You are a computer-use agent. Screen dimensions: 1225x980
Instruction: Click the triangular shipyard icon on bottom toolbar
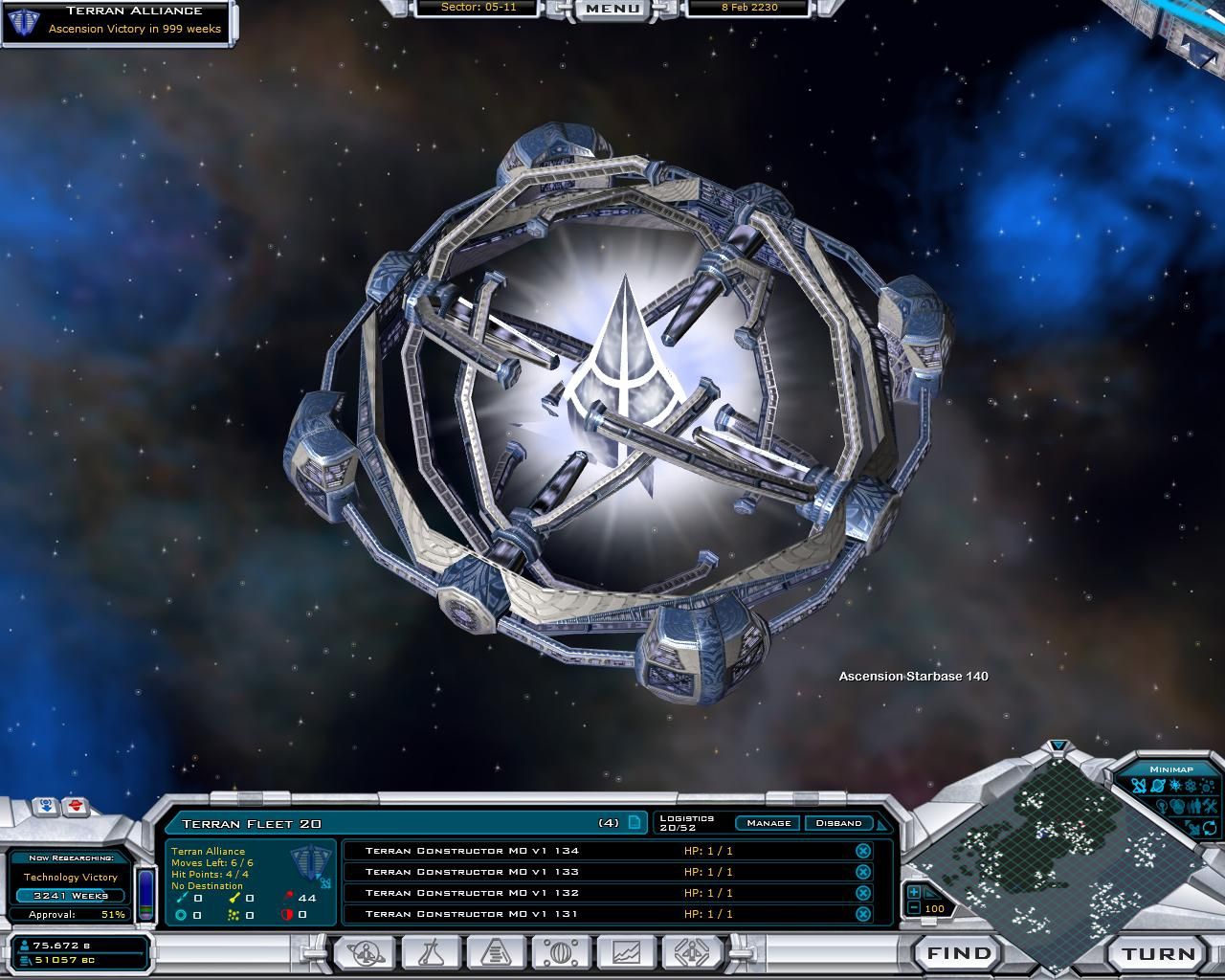point(499,953)
